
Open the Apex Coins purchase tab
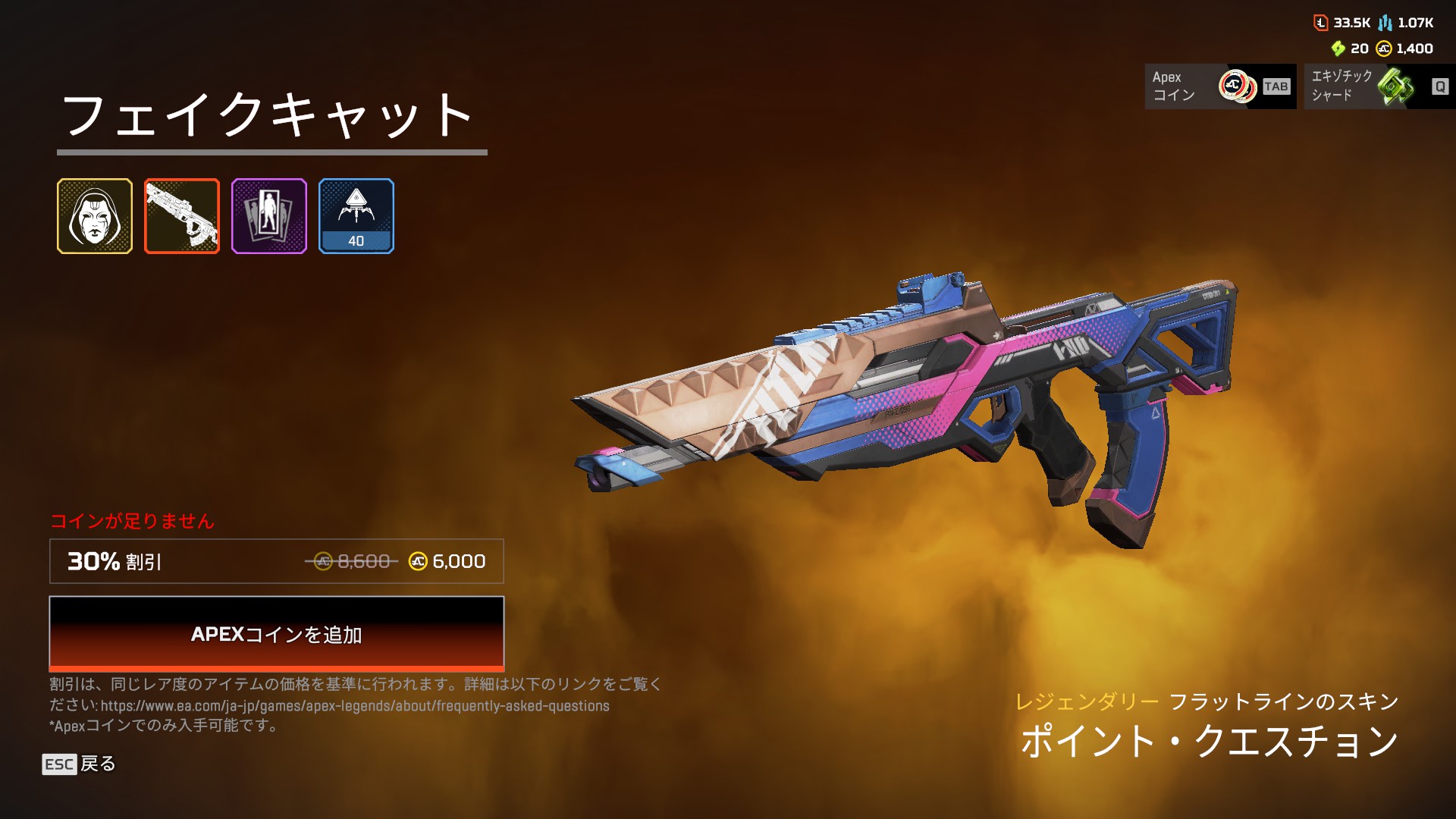[1219, 86]
